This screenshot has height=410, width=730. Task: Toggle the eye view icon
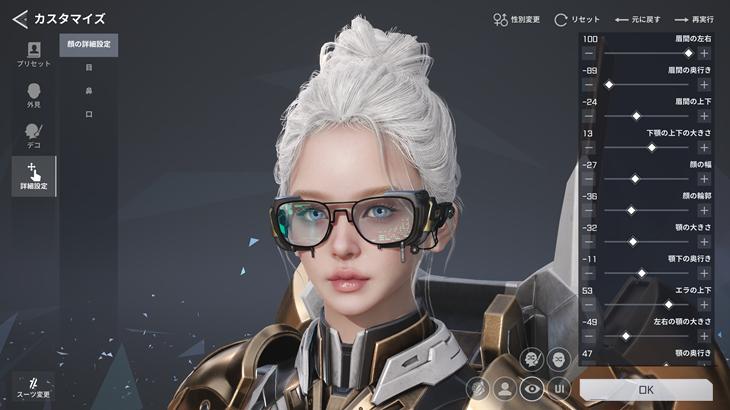pyautogui.click(x=533, y=388)
